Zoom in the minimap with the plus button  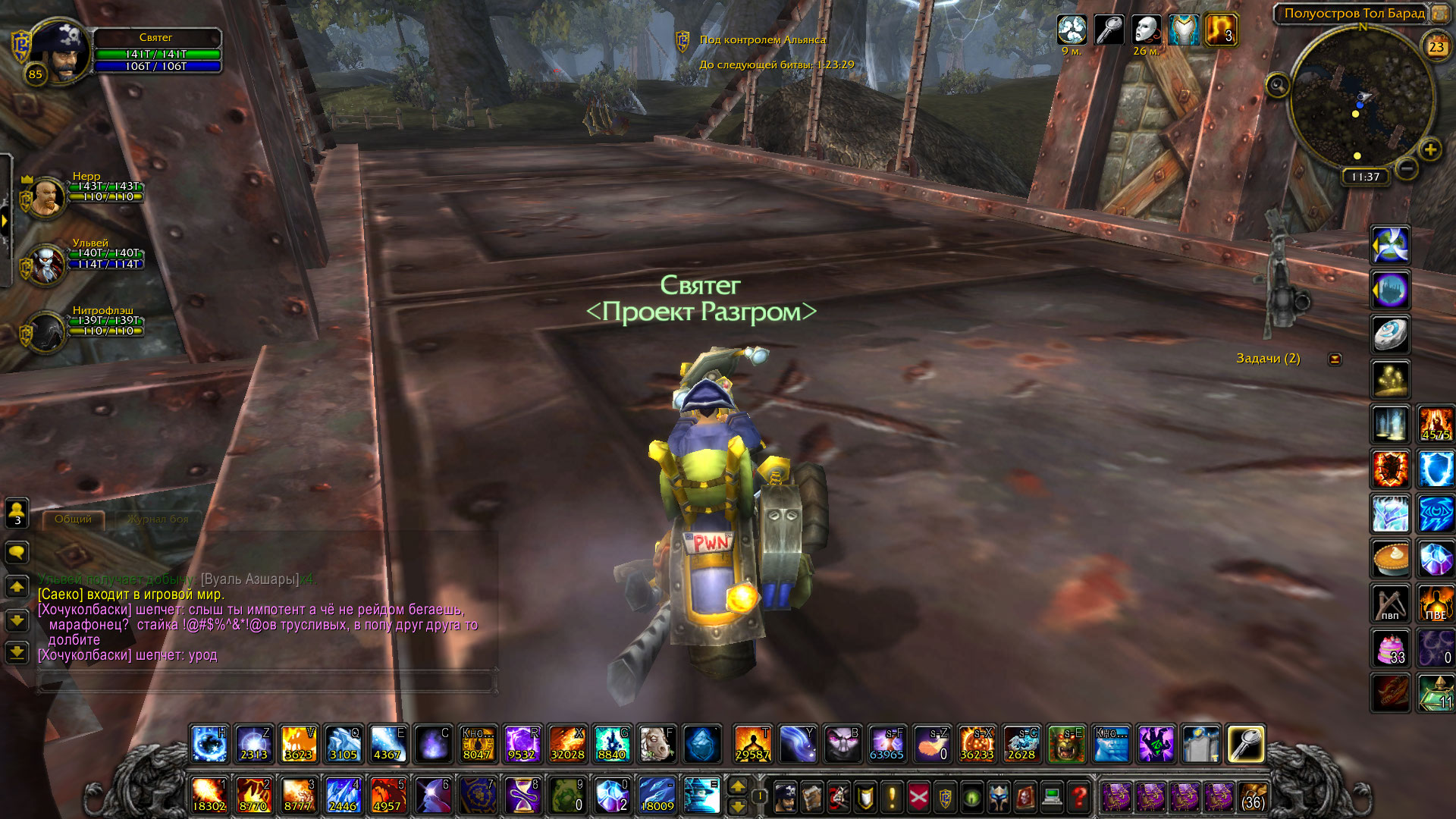1430,149
